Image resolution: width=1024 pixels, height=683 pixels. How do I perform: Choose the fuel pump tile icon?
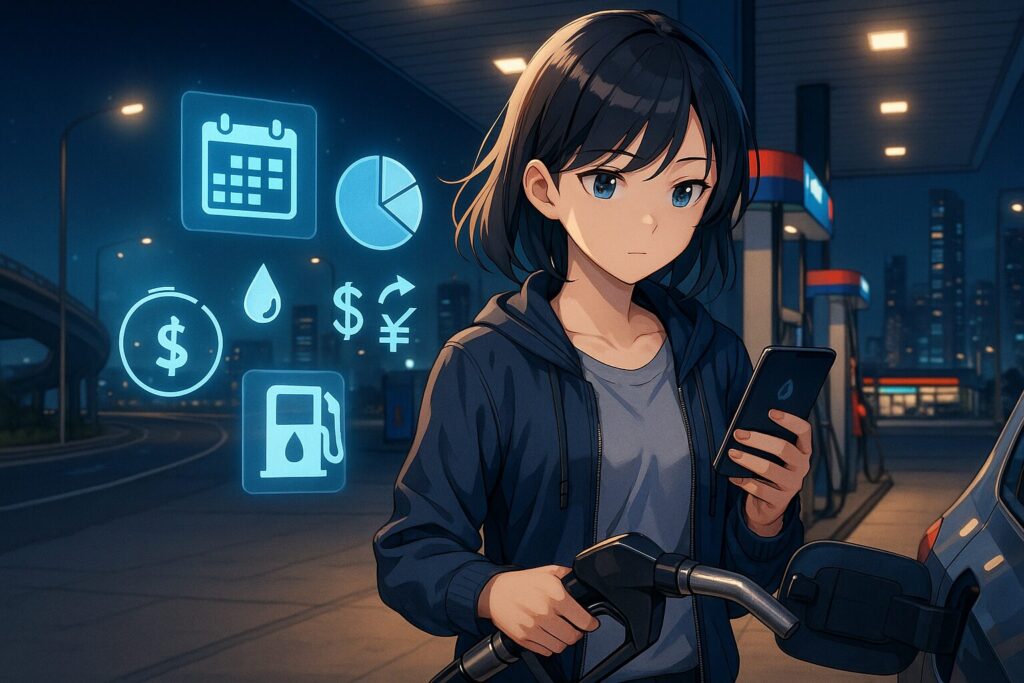click(x=293, y=431)
